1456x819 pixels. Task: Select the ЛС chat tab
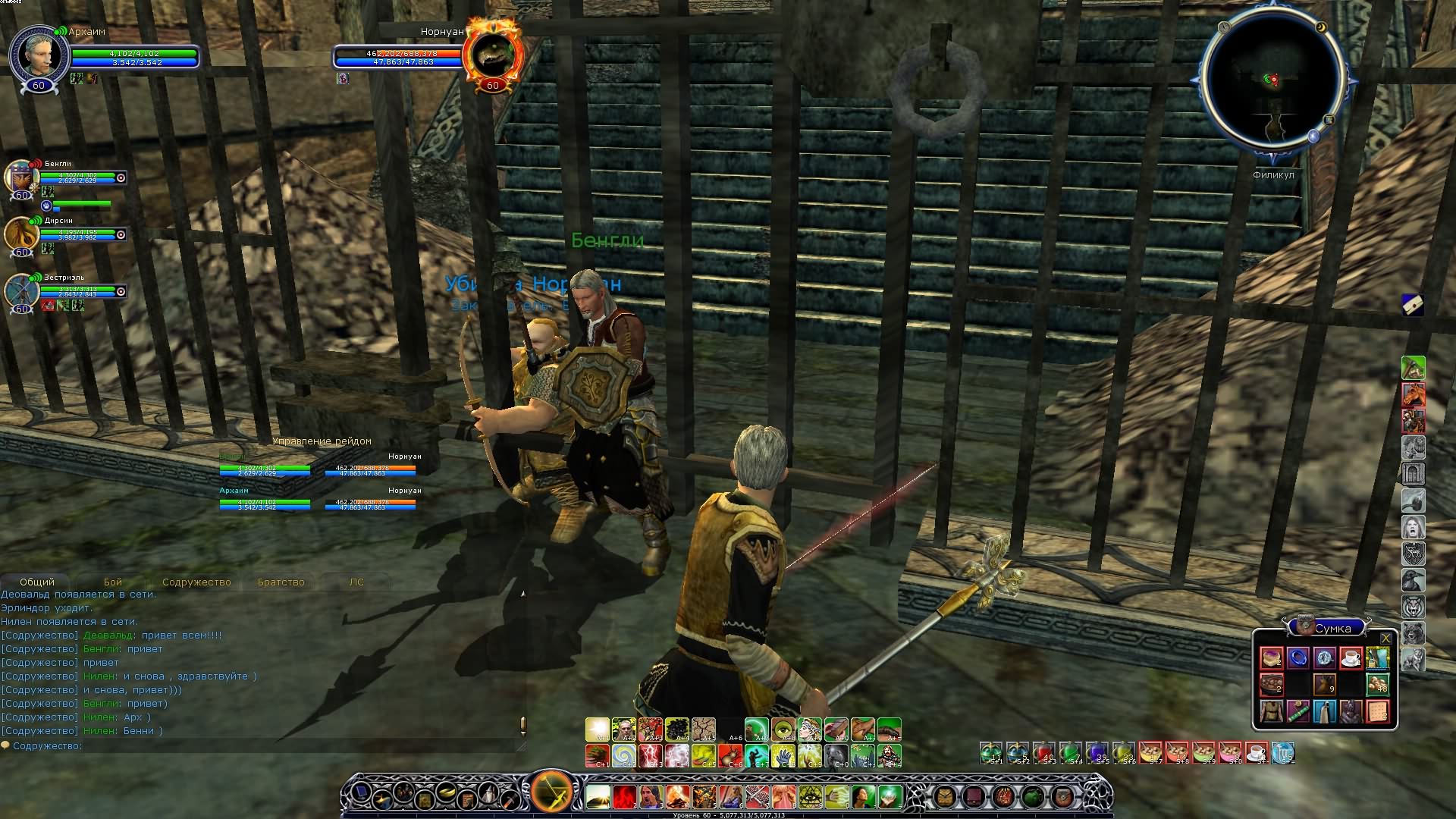pos(356,582)
